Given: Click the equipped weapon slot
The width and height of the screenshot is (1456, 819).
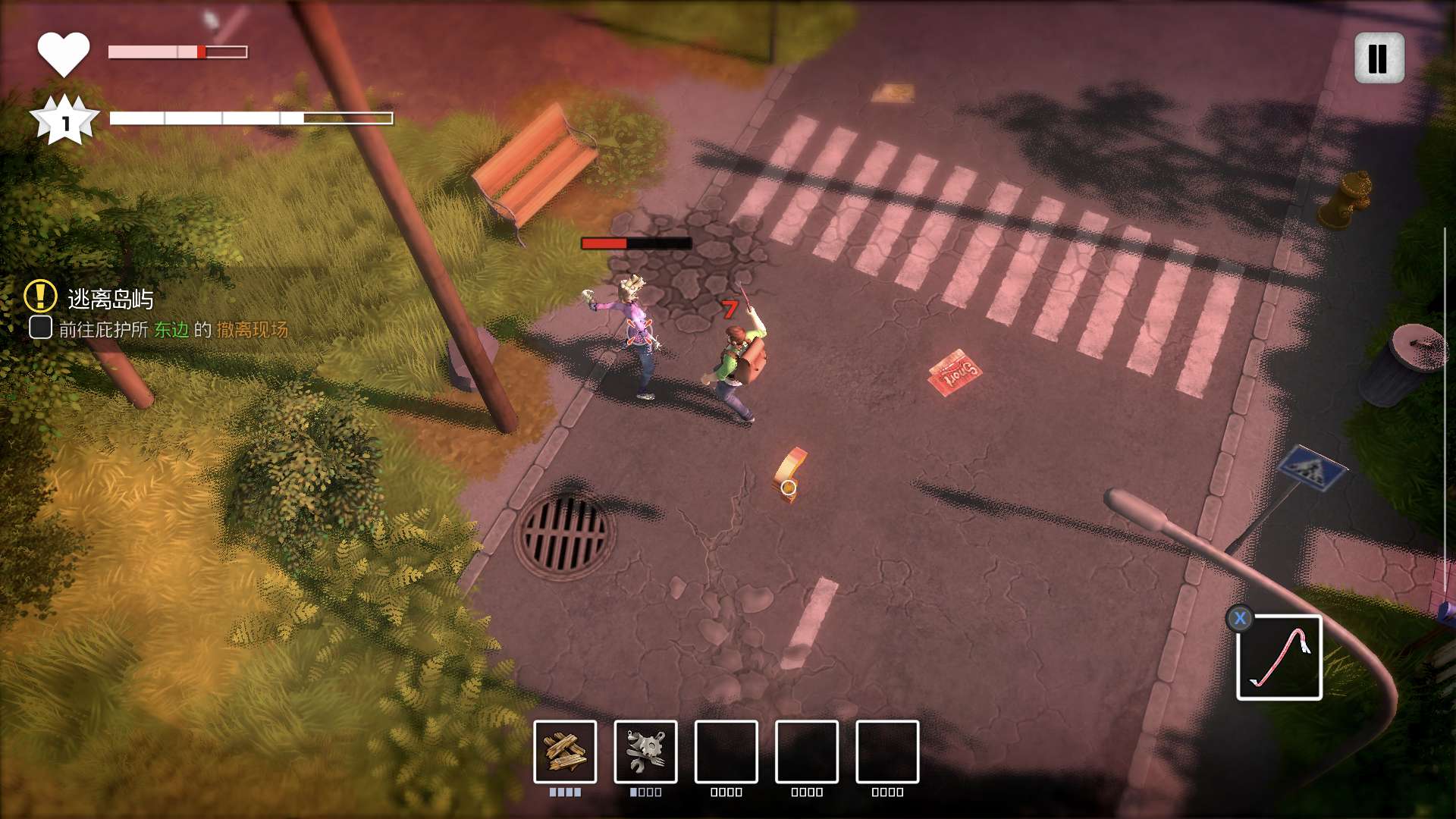Looking at the screenshot, I should tap(1279, 657).
